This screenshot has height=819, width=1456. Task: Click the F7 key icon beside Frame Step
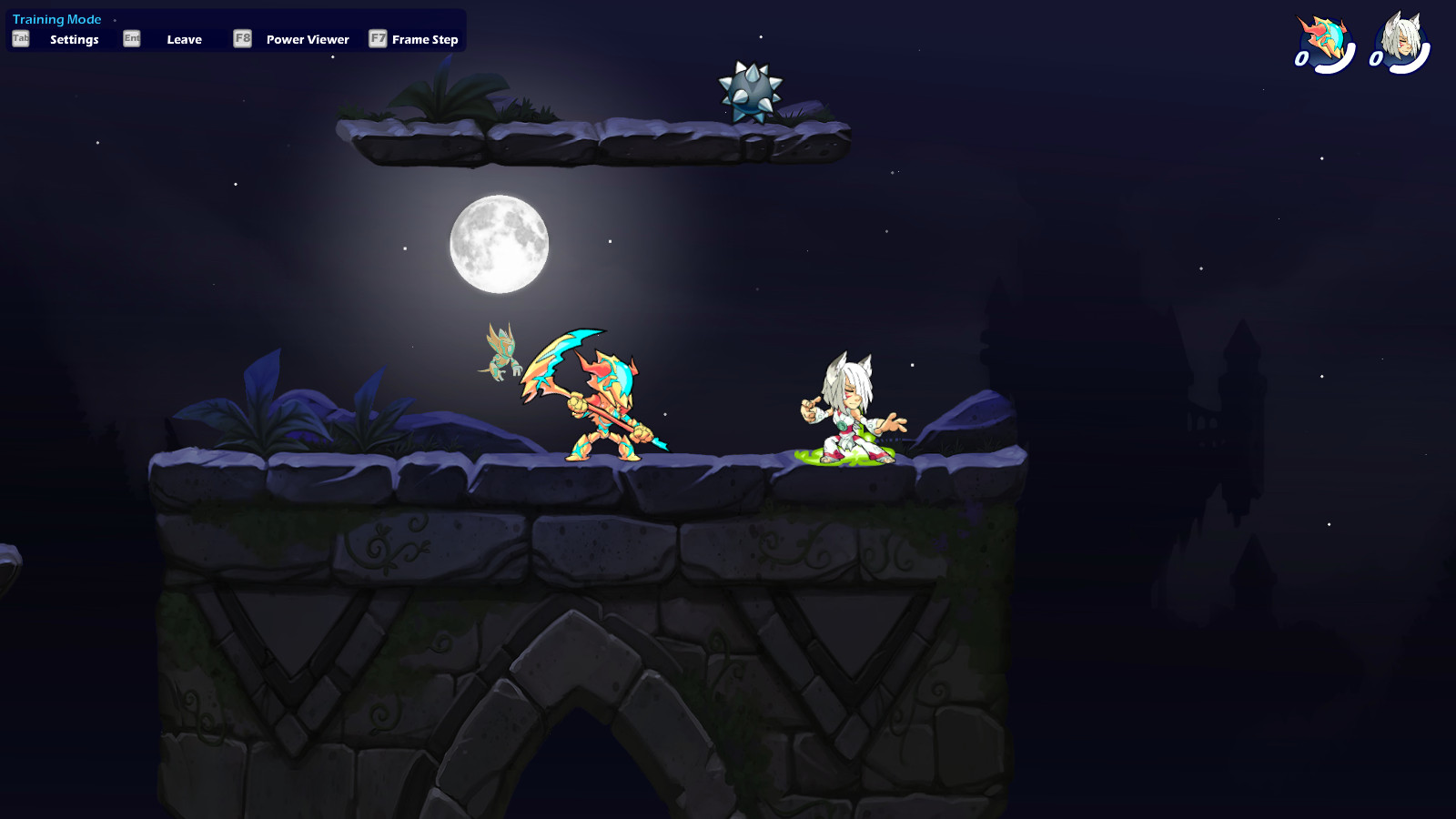point(376,39)
